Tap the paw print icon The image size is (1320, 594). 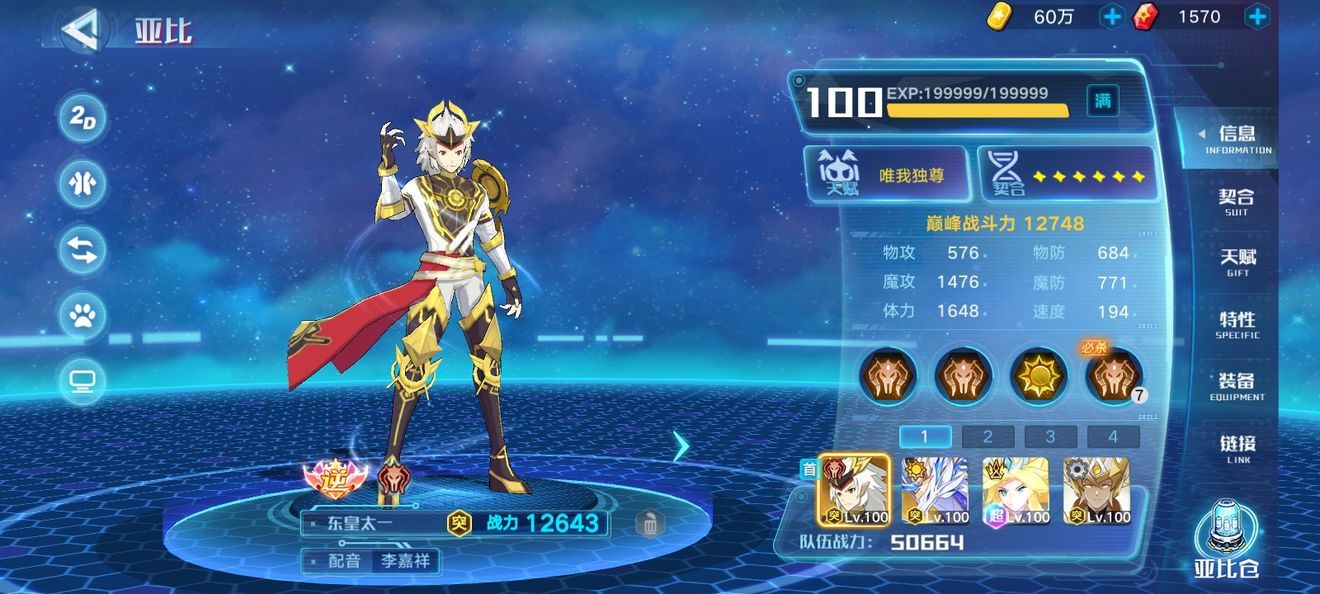click(x=82, y=316)
